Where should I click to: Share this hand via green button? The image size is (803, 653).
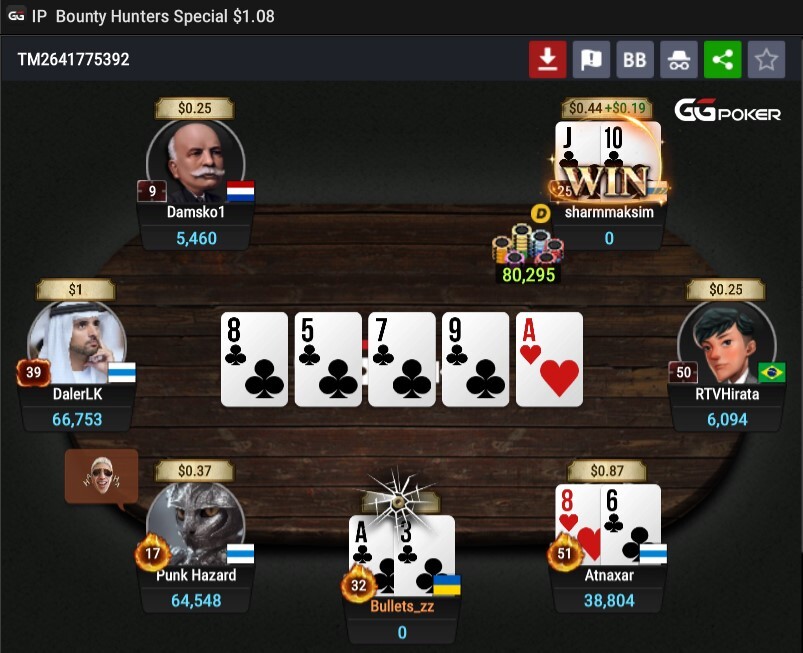point(723,60)
